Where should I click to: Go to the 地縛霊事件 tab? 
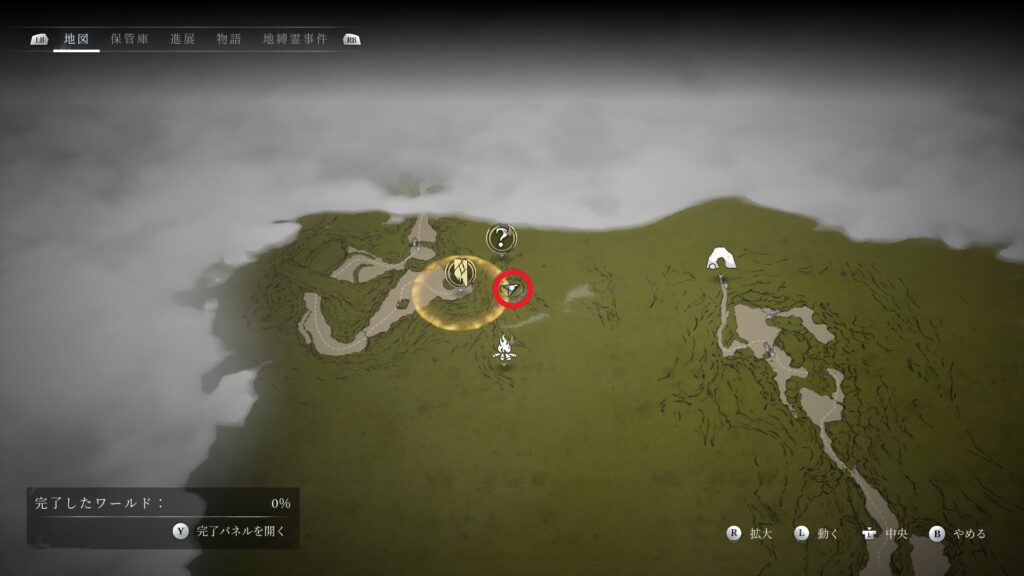point(297,40)
